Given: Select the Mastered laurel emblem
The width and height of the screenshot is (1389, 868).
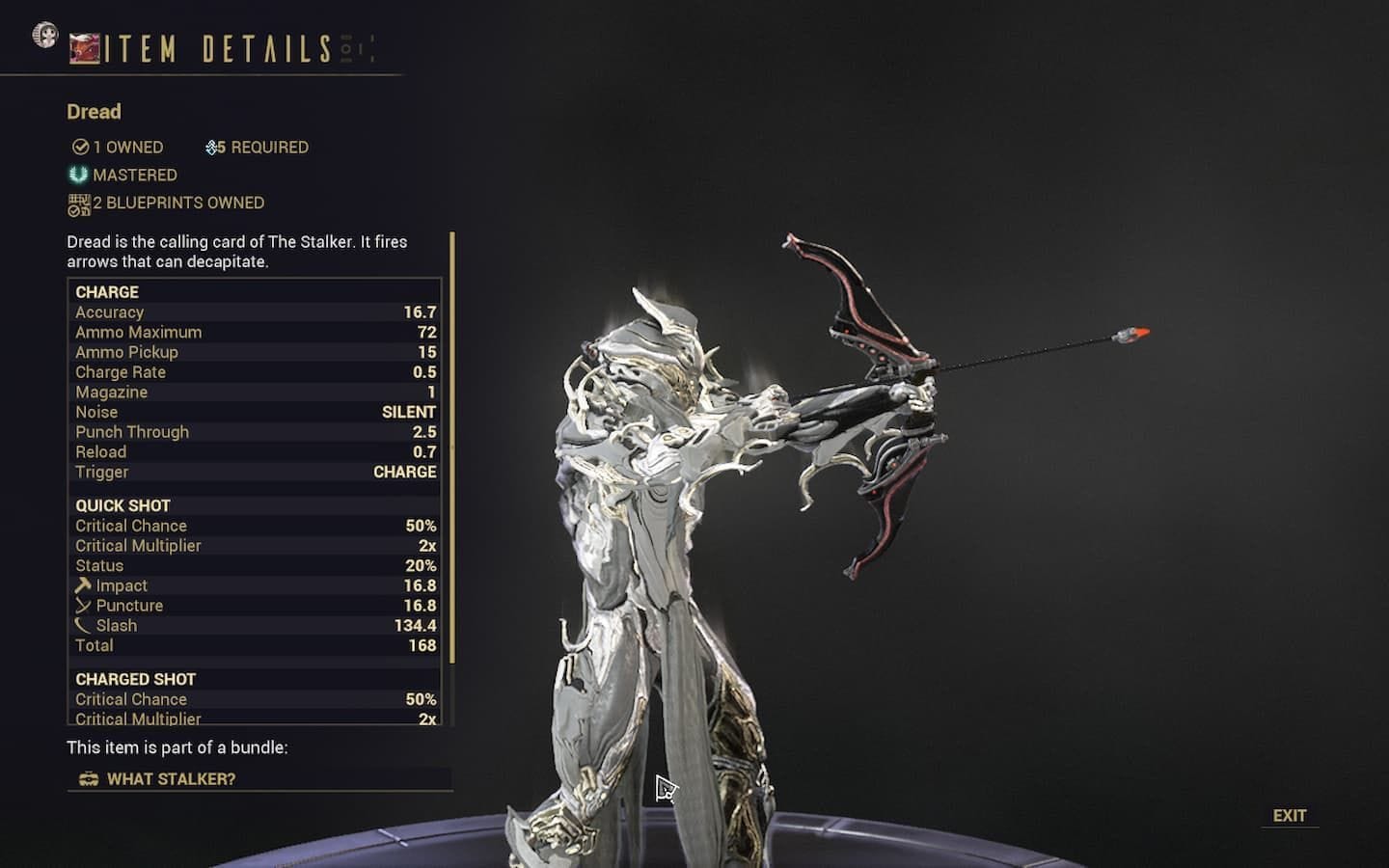Looking at the screenshot, I should (x=76, y=175).
